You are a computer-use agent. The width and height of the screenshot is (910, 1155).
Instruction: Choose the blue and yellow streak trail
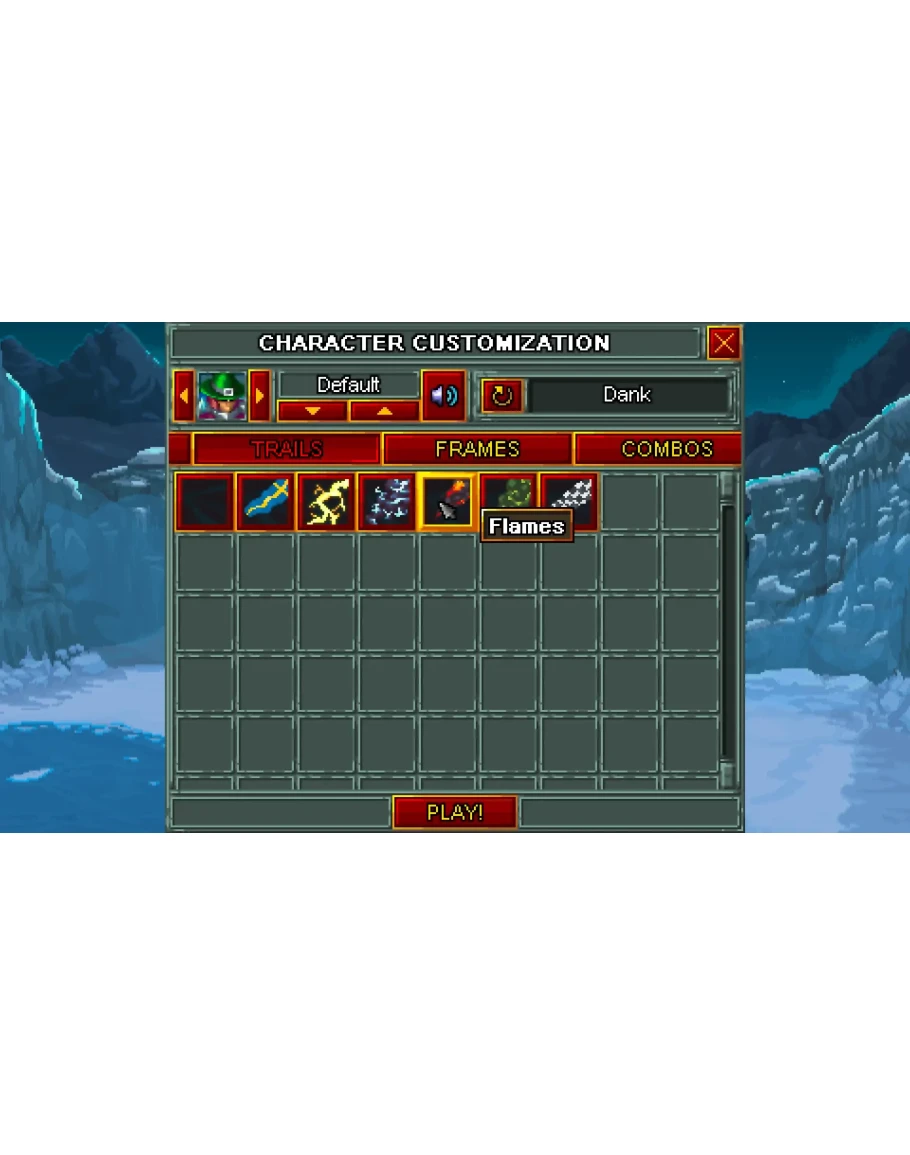tap(266, 502)
